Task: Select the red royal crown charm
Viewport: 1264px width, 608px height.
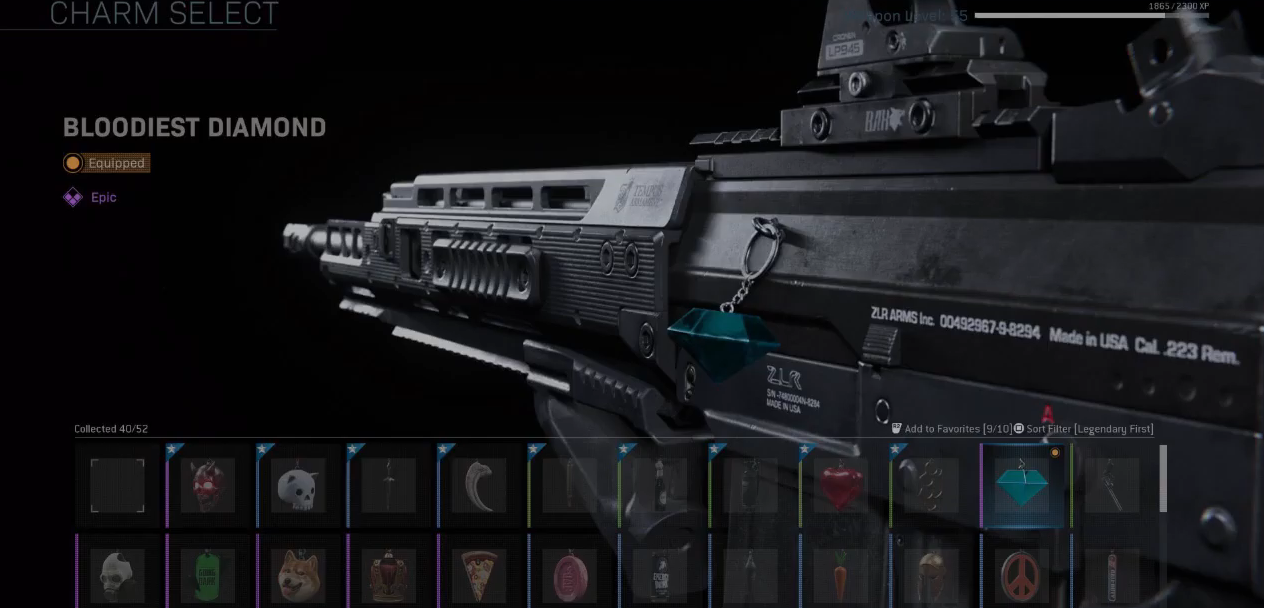Action: 388,575
